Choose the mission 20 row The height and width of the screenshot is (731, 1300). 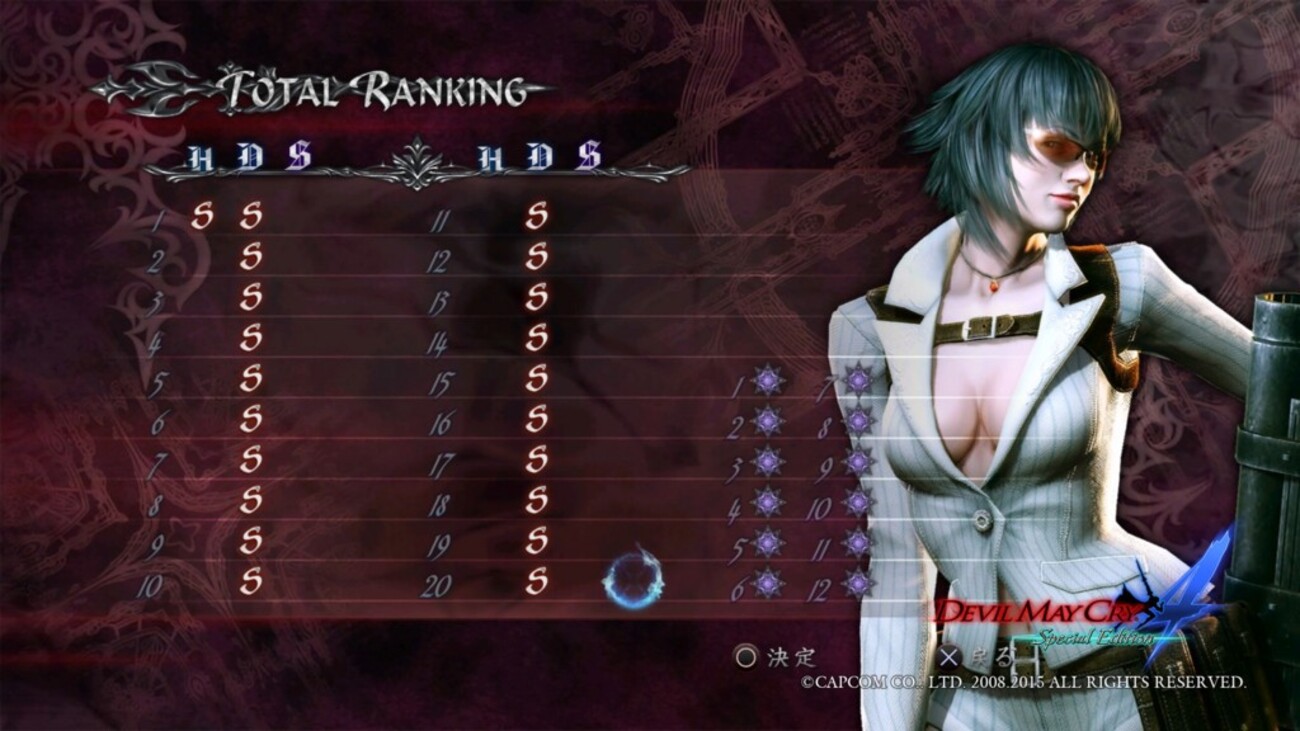click(x=537, y=581)
